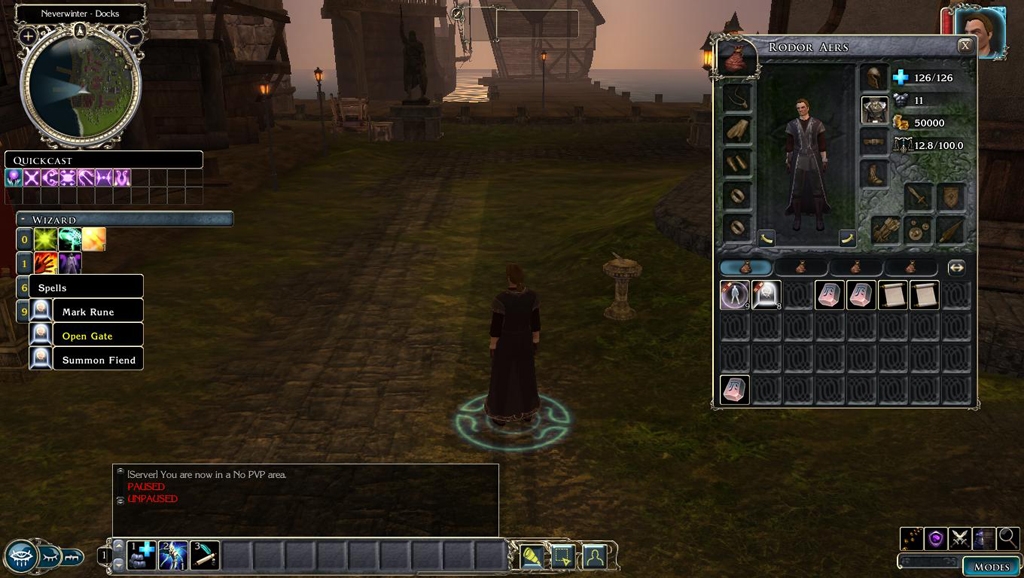Zoom in the minimap with plus button
This screenshot has width=1024, height=578.
click(x=29, y=35)
